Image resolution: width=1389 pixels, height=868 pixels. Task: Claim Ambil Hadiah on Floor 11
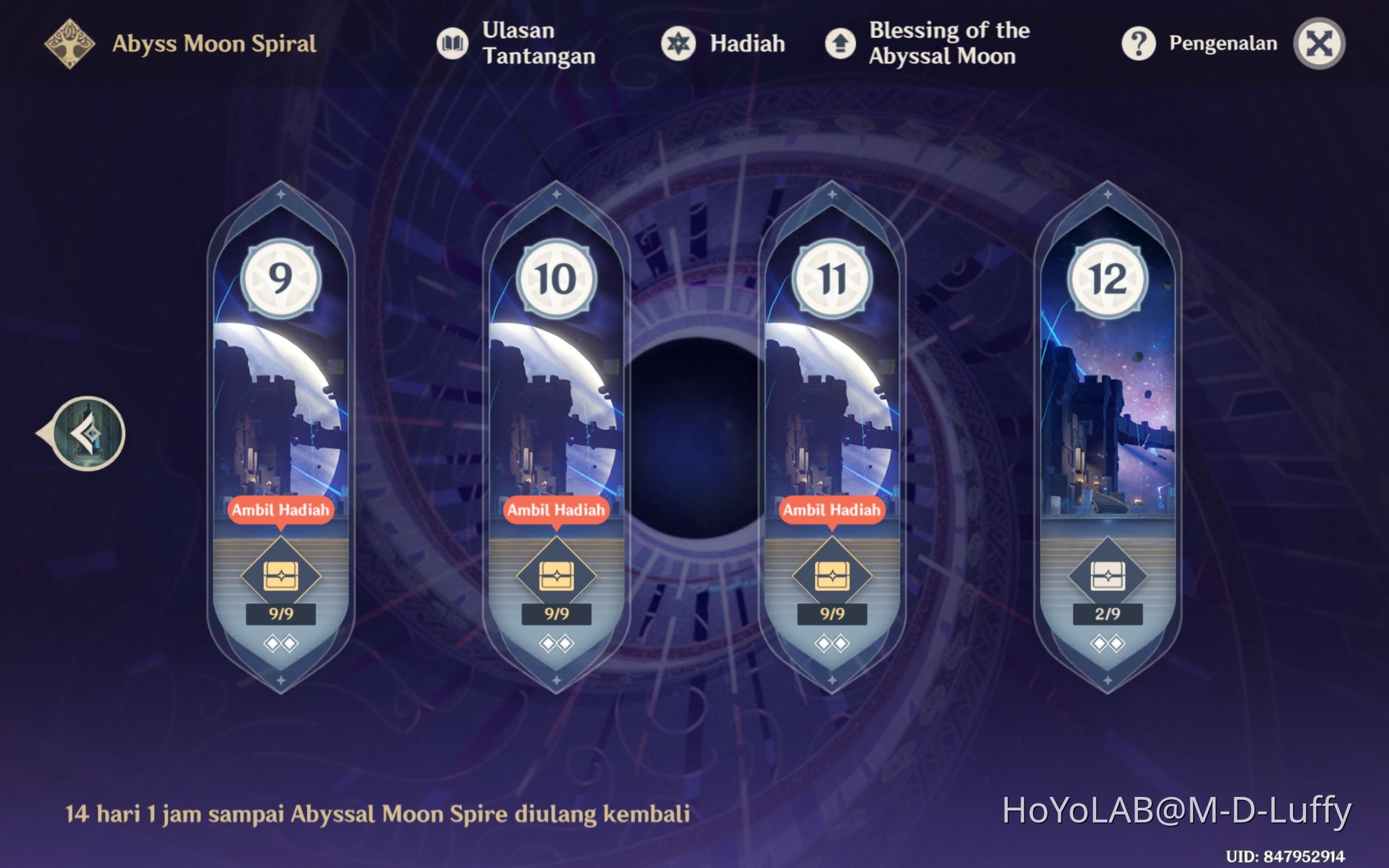[x=832, y=509]
